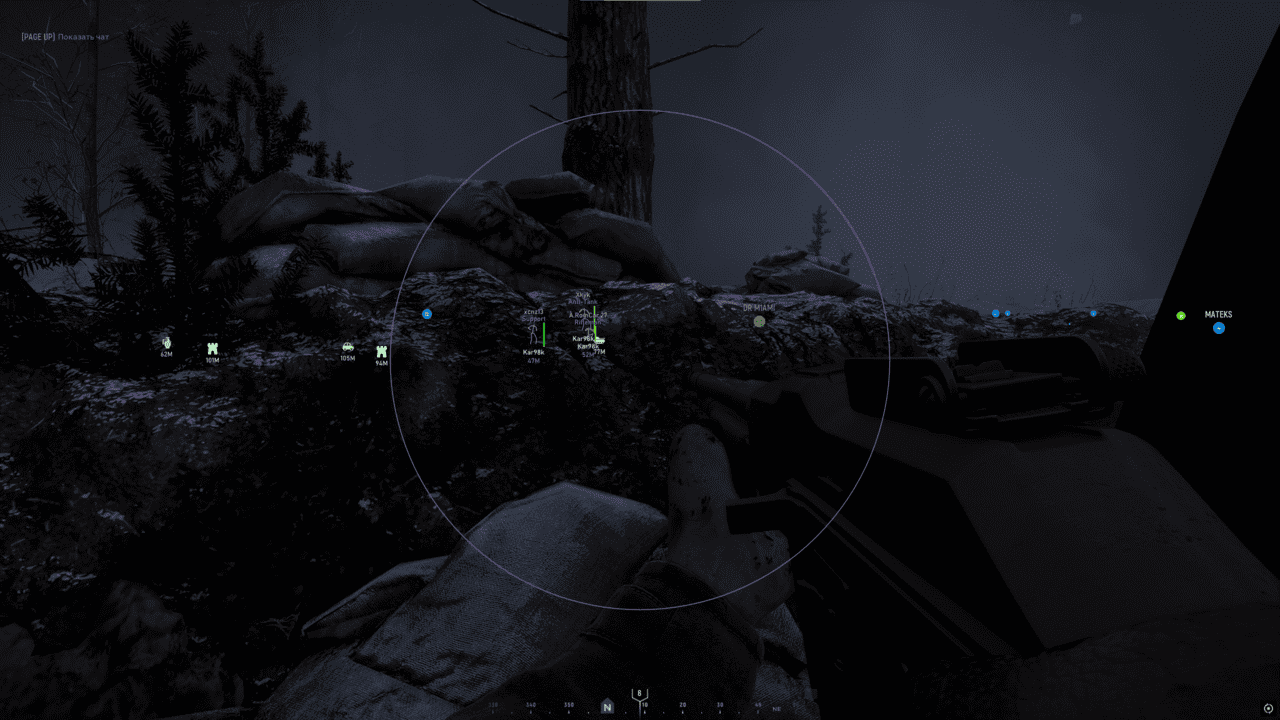Viewport: 1280px width, 720px height.
Task: Select the vehicle icon at 105M
Action: pyautogui.click(x=347, y=347)
